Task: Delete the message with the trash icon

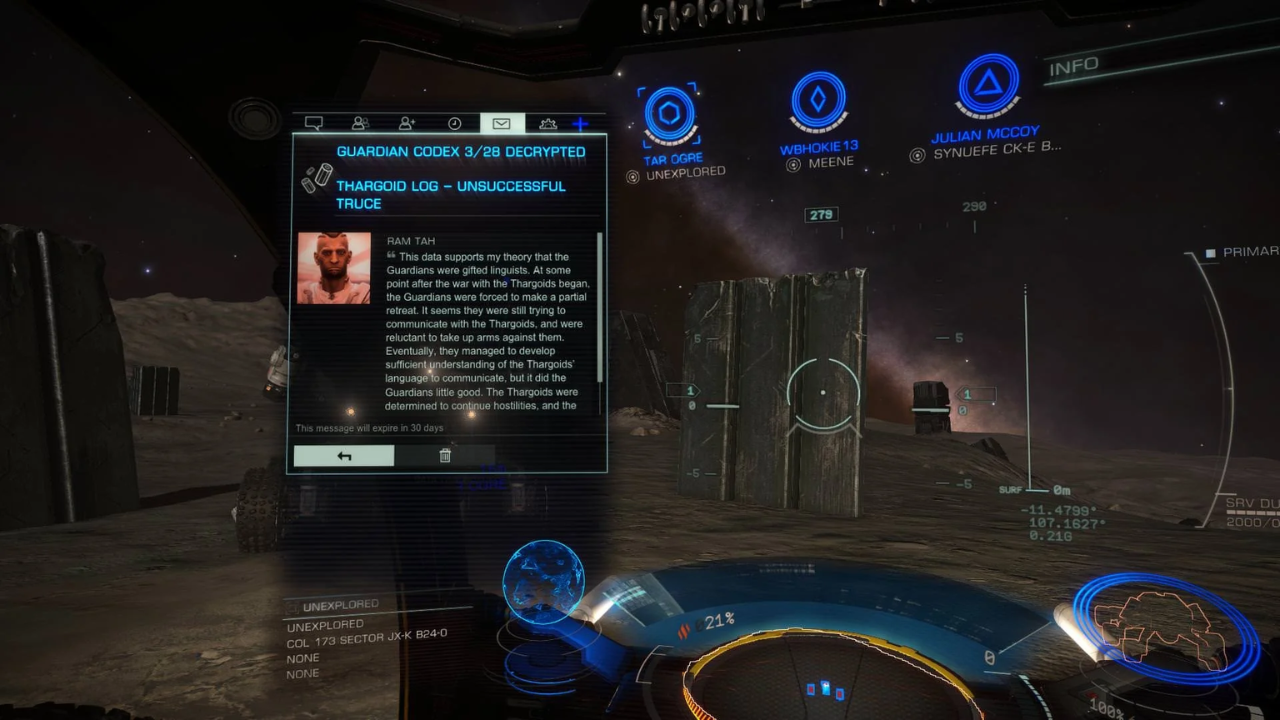Action: [x=445, y=456]
